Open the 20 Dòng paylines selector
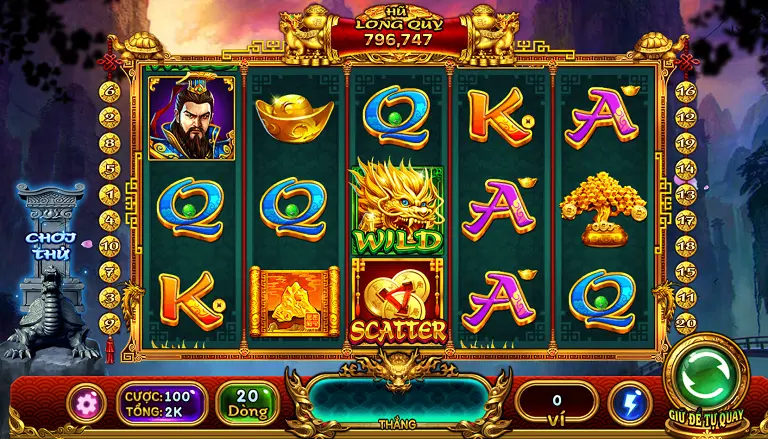768x439 pixels. [x=247, y=402]
